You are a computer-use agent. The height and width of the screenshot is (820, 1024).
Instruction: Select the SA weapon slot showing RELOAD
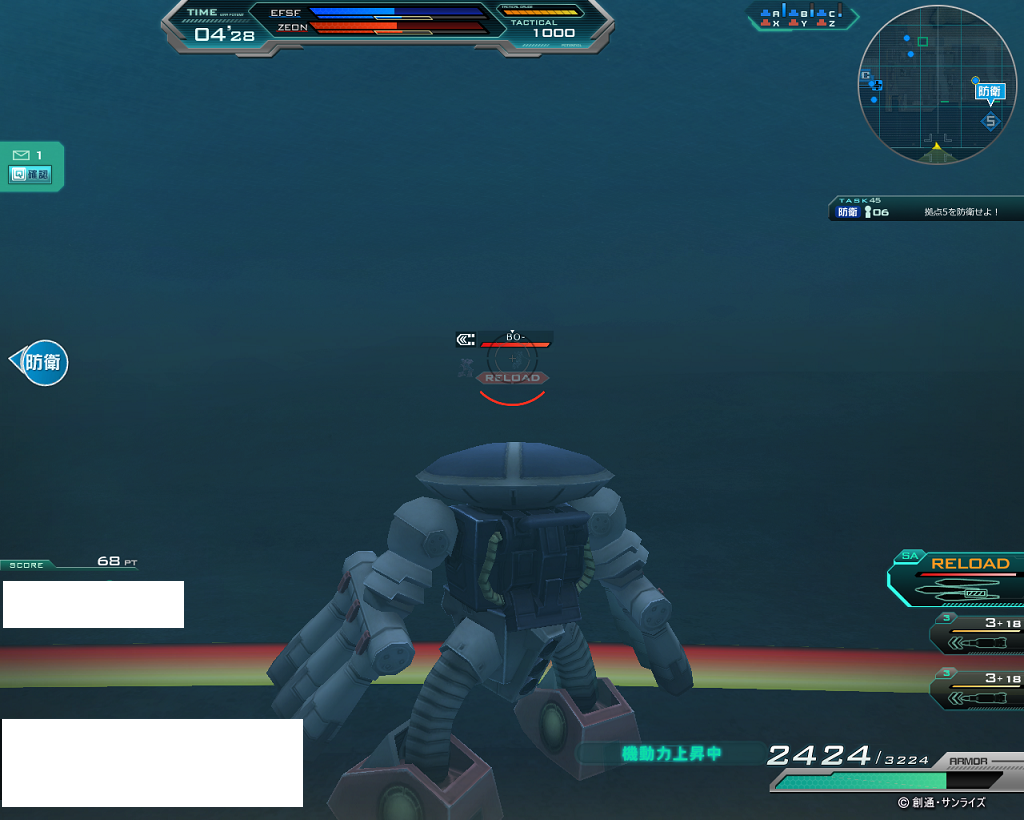(959, 579)
